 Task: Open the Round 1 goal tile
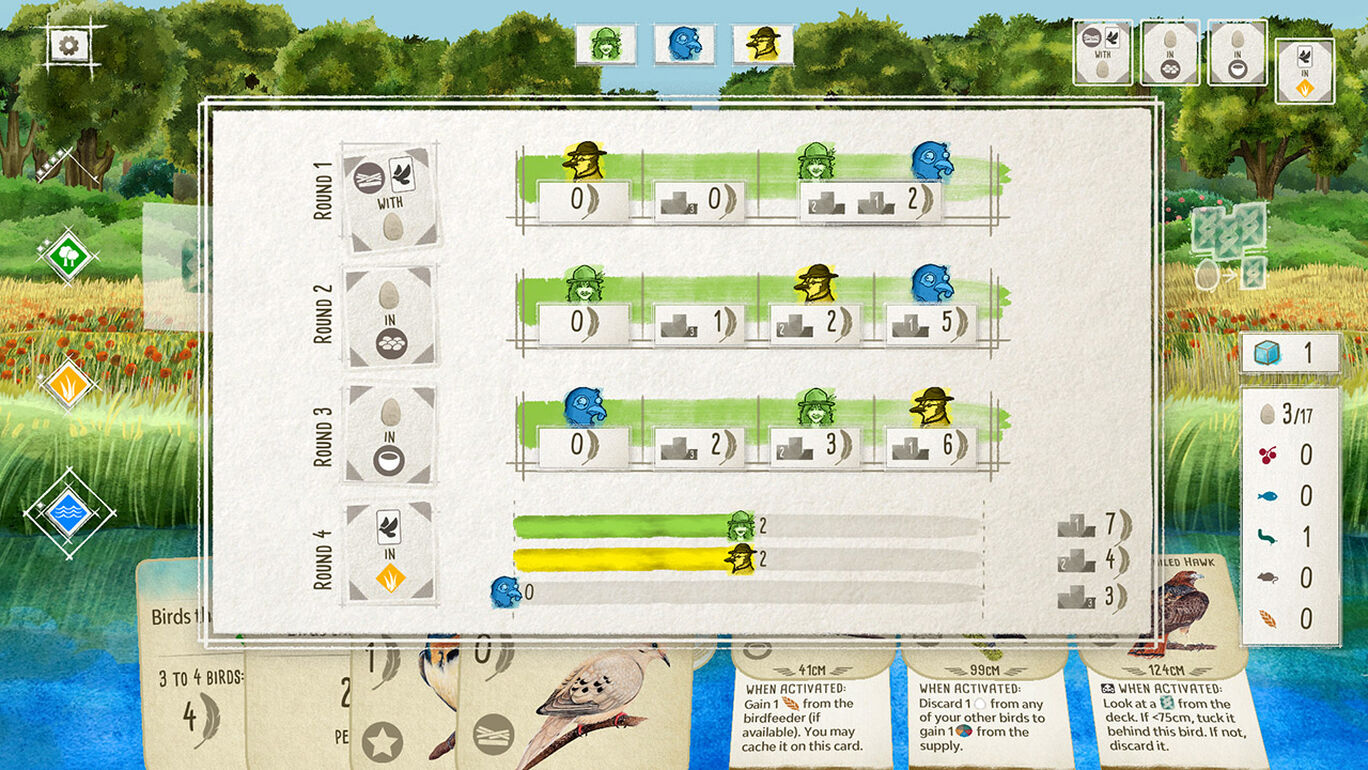click(x=390, y=197)
